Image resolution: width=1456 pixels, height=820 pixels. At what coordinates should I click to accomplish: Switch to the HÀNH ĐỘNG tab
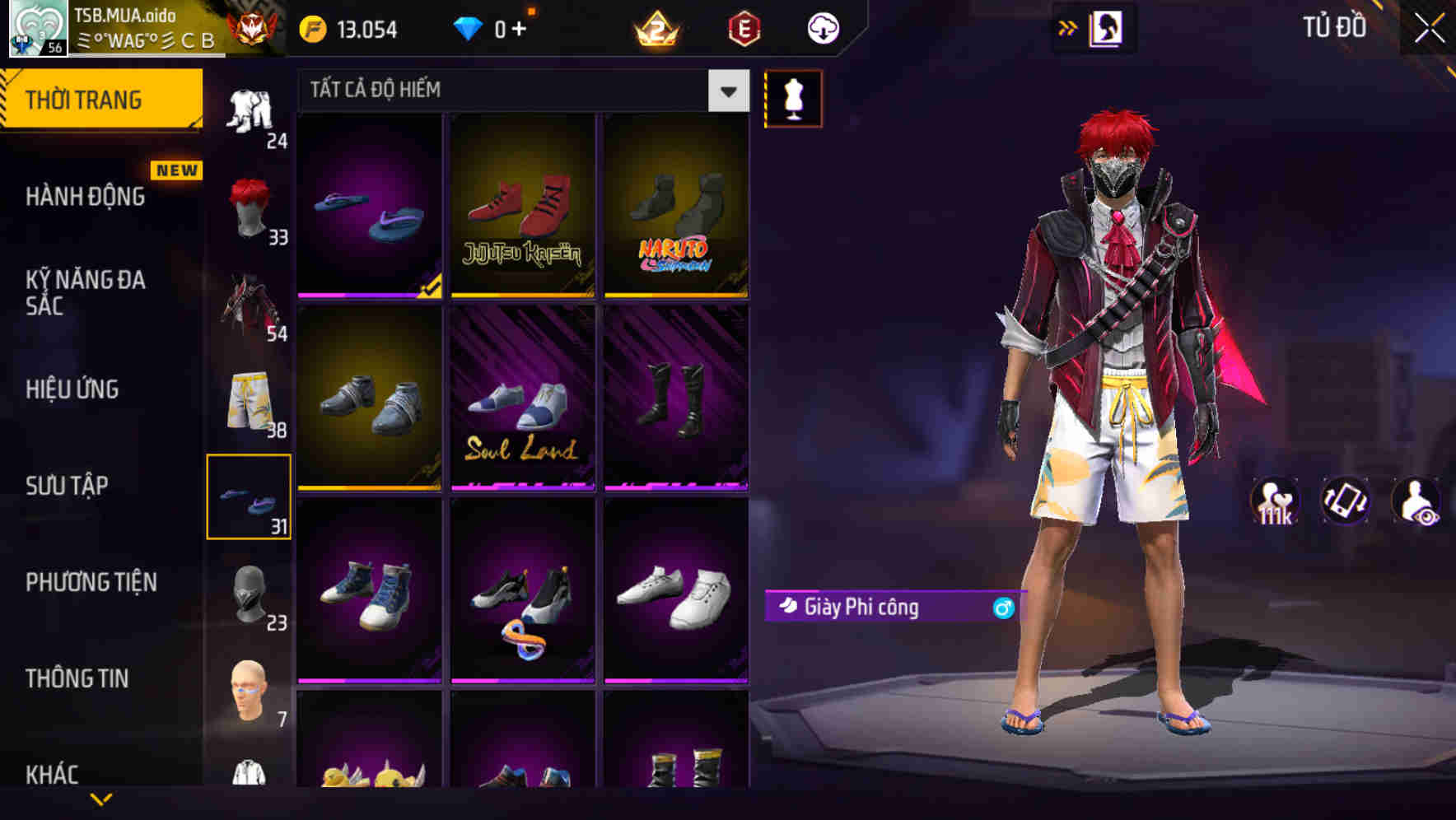point(86,196)
